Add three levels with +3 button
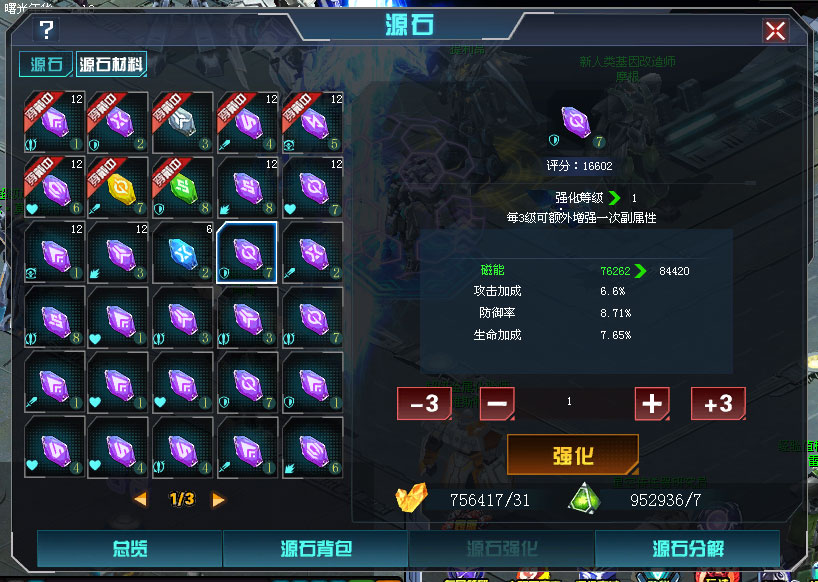Image resolution: width=818 pixels, height=582 pixels. 718,404
